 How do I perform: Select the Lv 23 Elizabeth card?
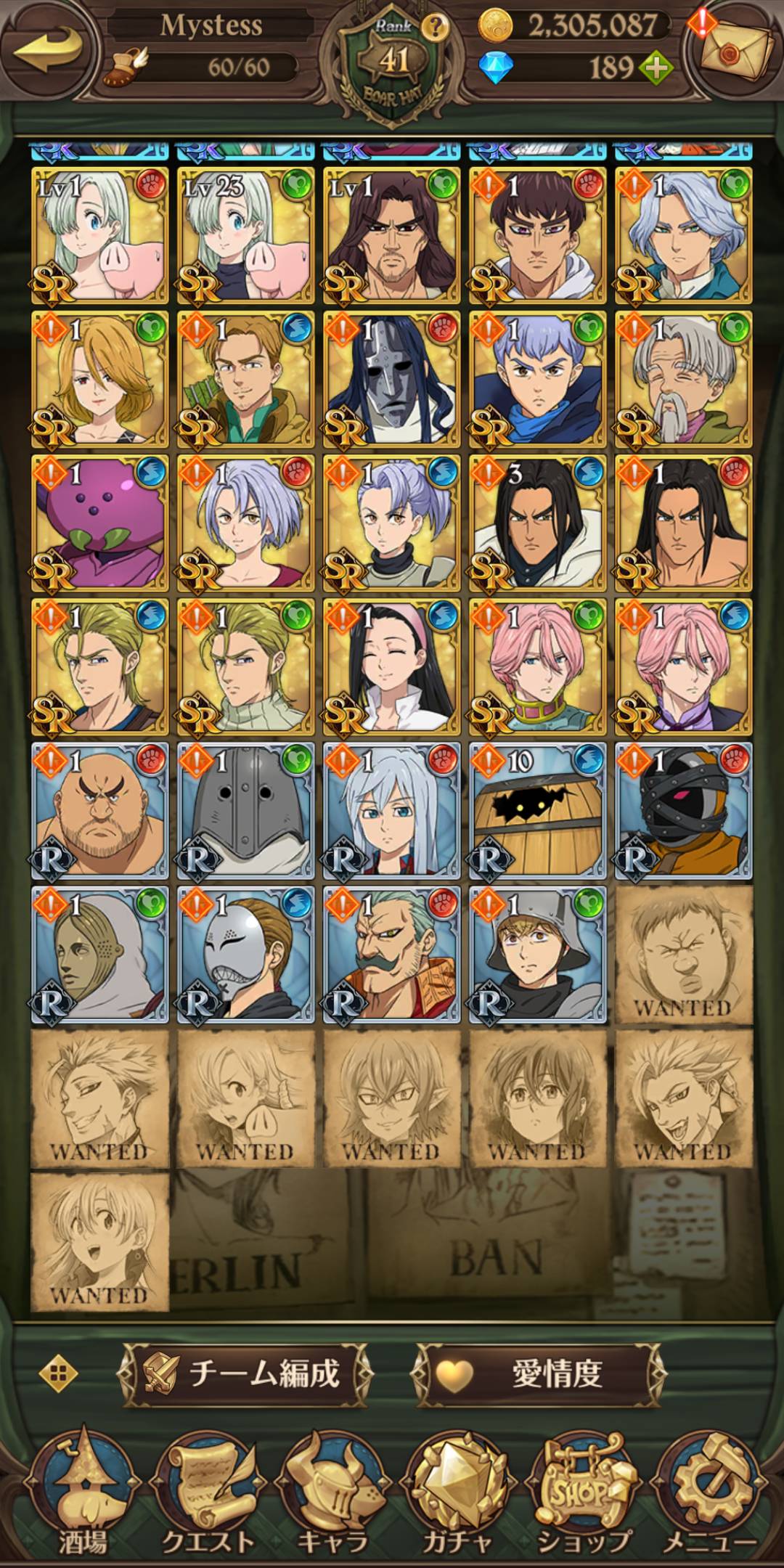(245, 235)
